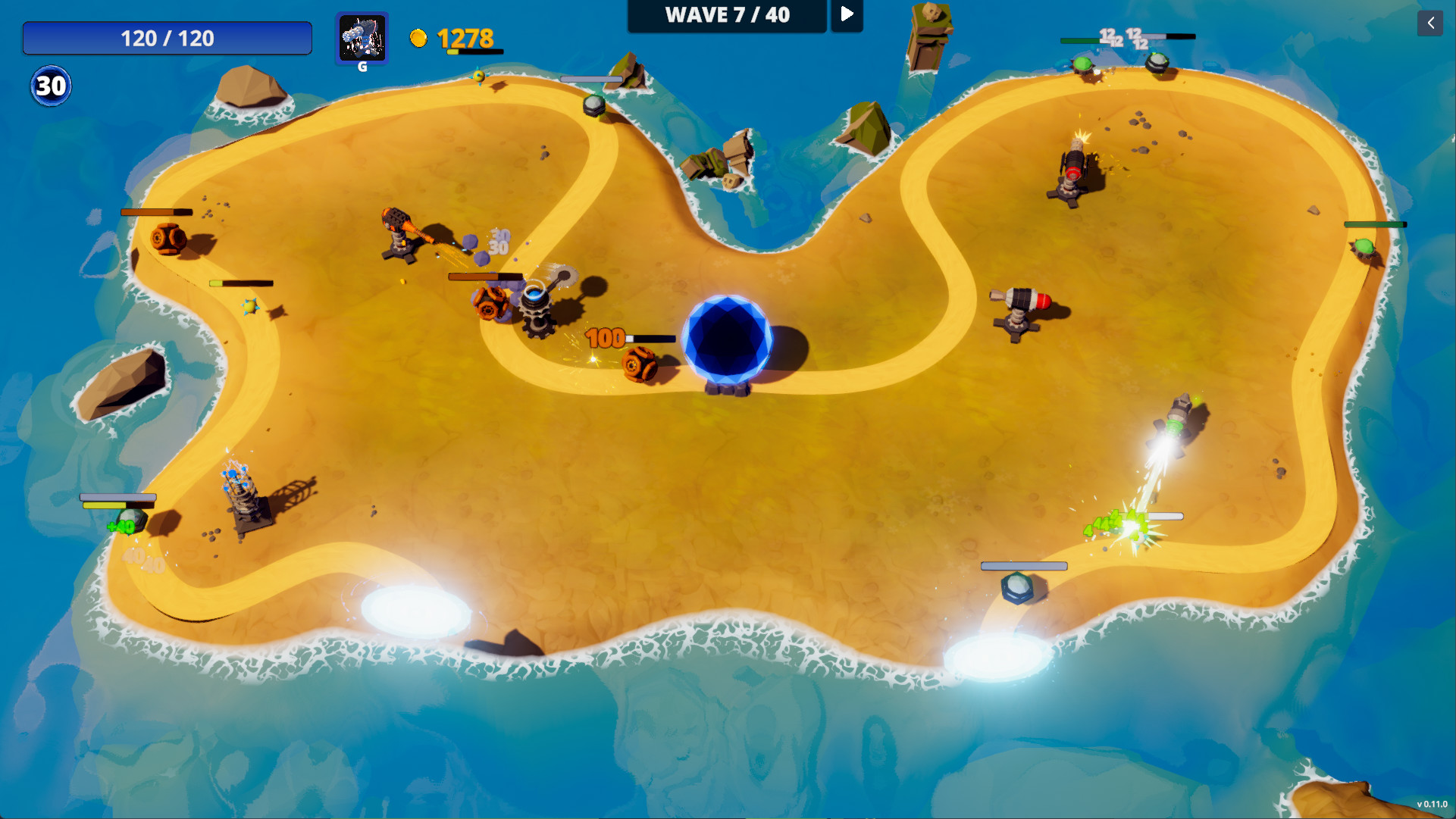Select the mortar tower in the upper right area

tap(1070, 170)
